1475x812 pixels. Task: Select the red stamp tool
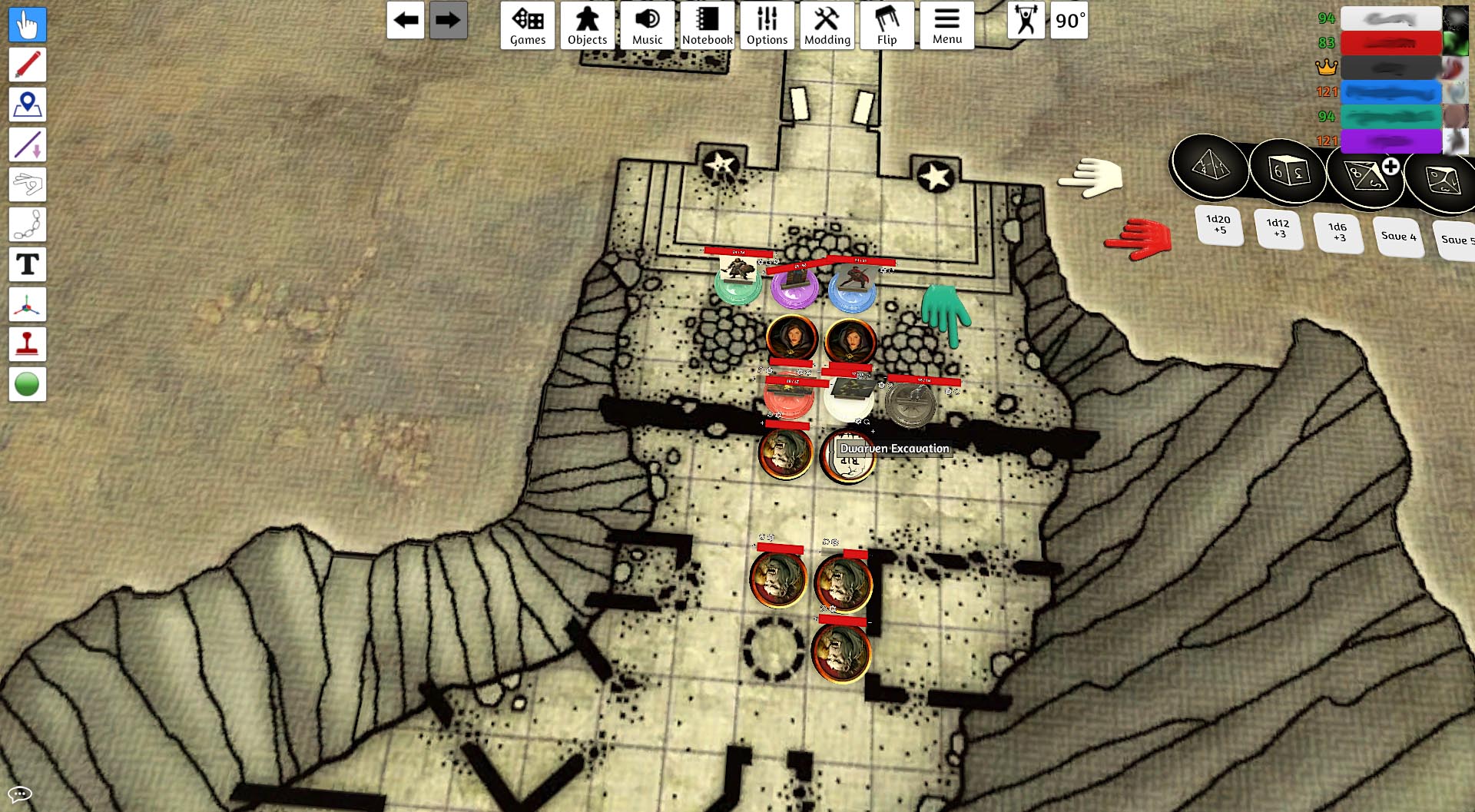[x=28, y=345]
